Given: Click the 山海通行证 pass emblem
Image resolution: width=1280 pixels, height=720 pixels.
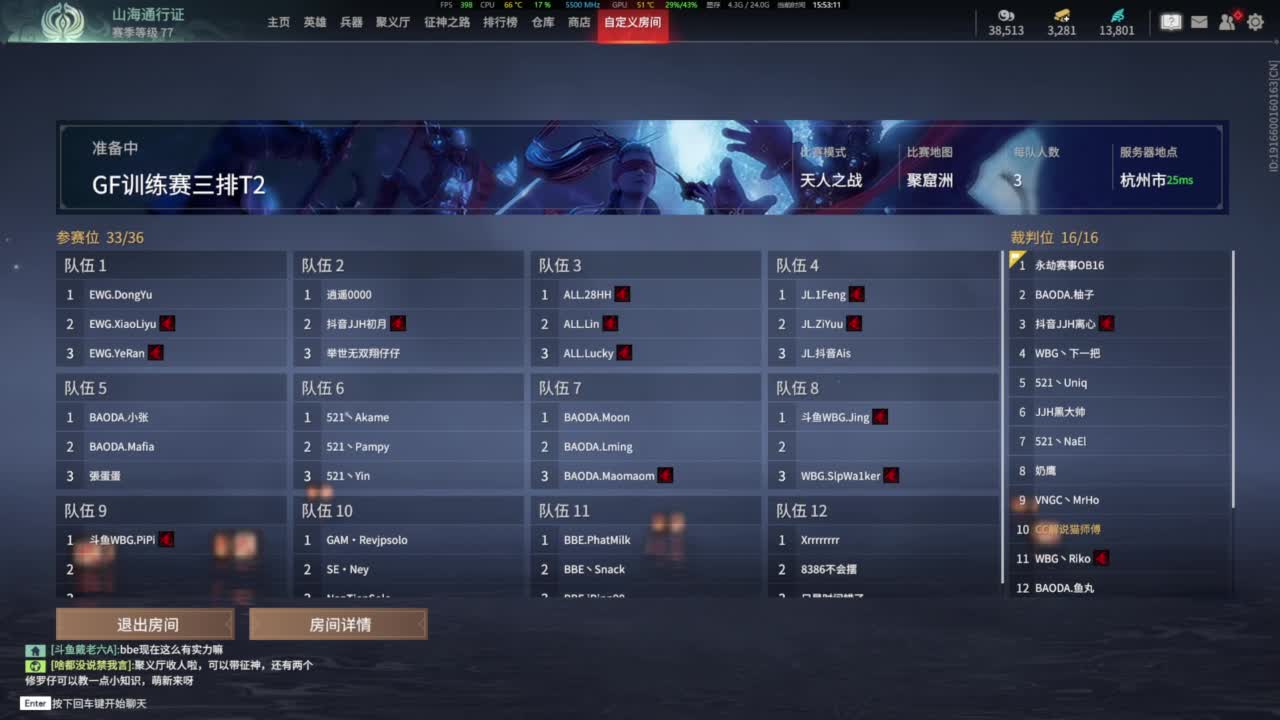Looking at the screenshot, I should point(65,21).
